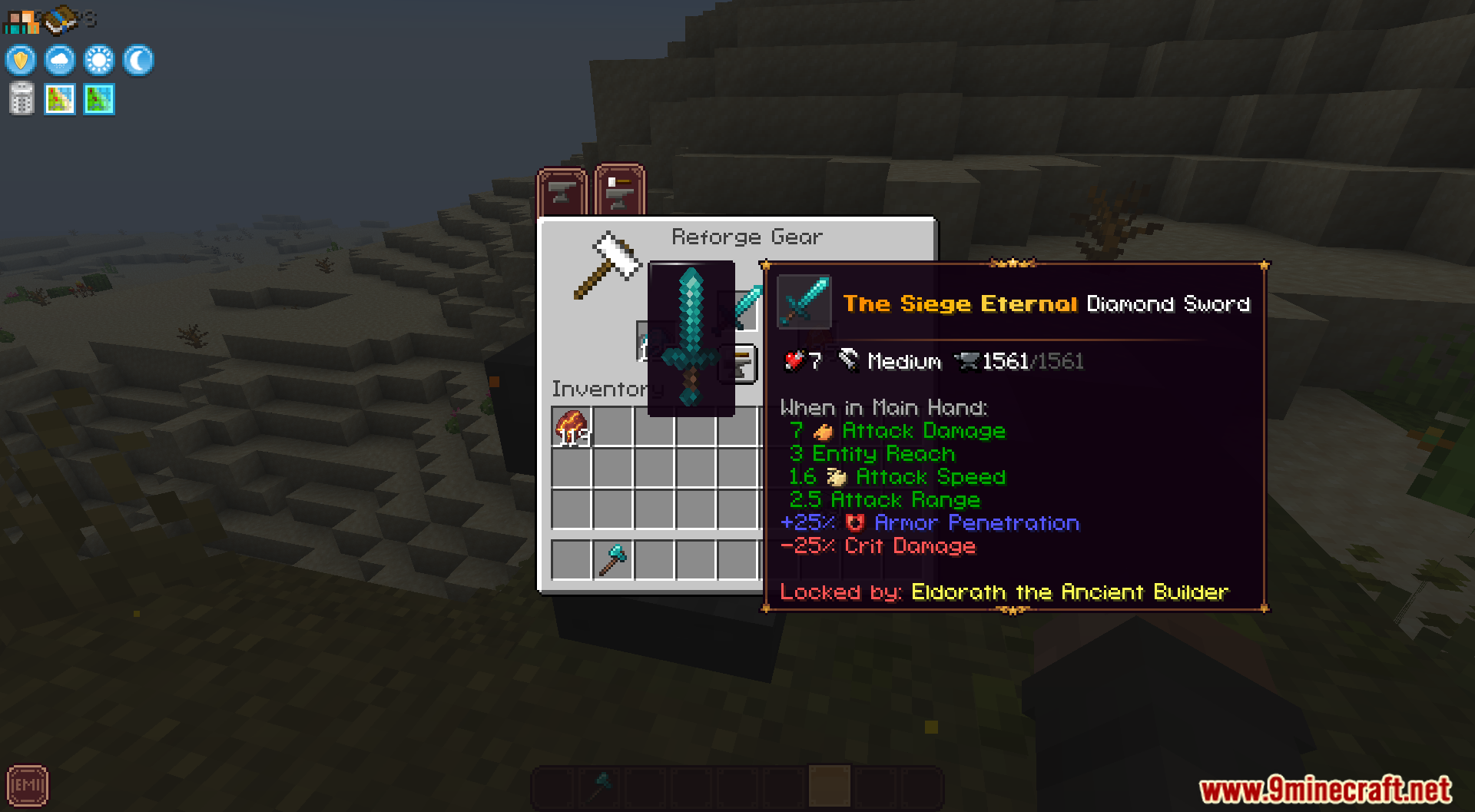
Task: Select the shield protection icon in the toolbar
Action: [x=20, y=60]
